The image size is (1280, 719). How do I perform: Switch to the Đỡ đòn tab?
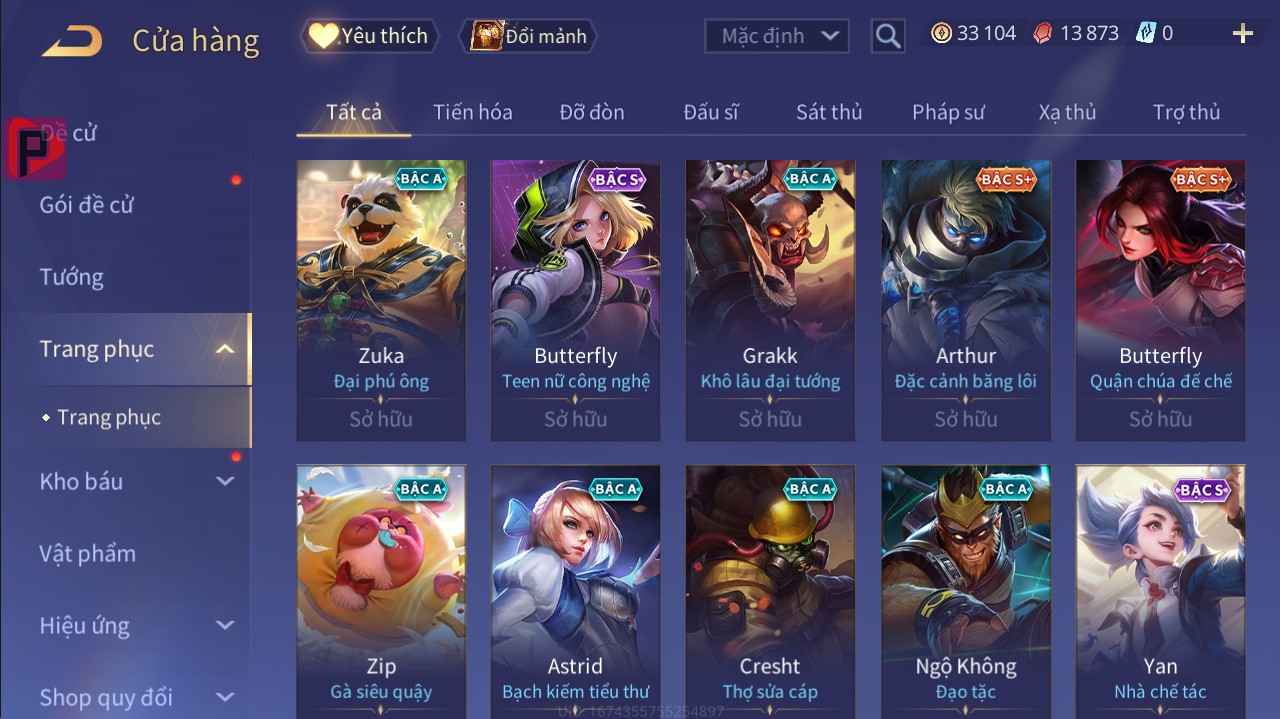592,112
